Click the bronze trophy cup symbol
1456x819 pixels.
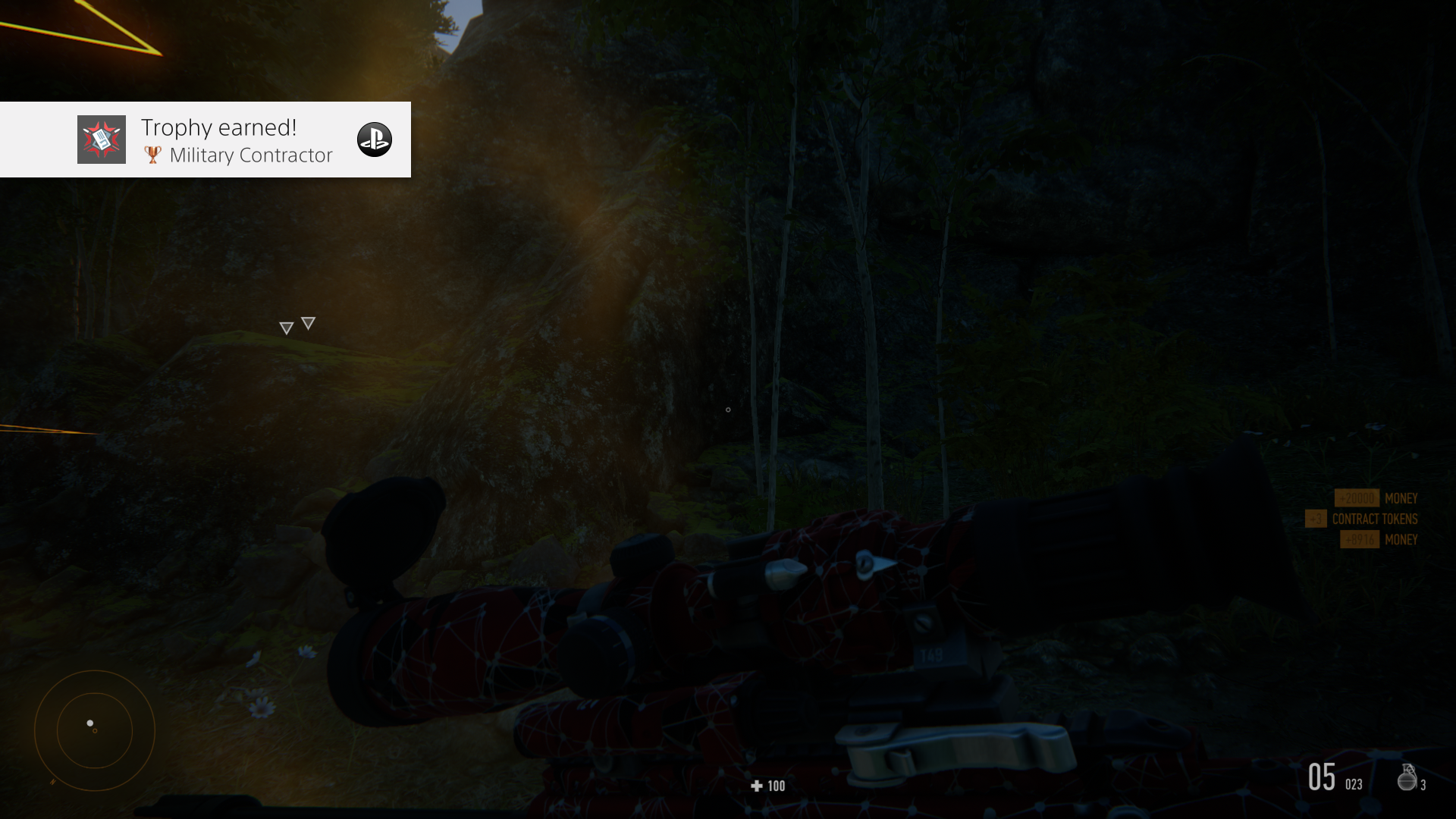point(152,155)
